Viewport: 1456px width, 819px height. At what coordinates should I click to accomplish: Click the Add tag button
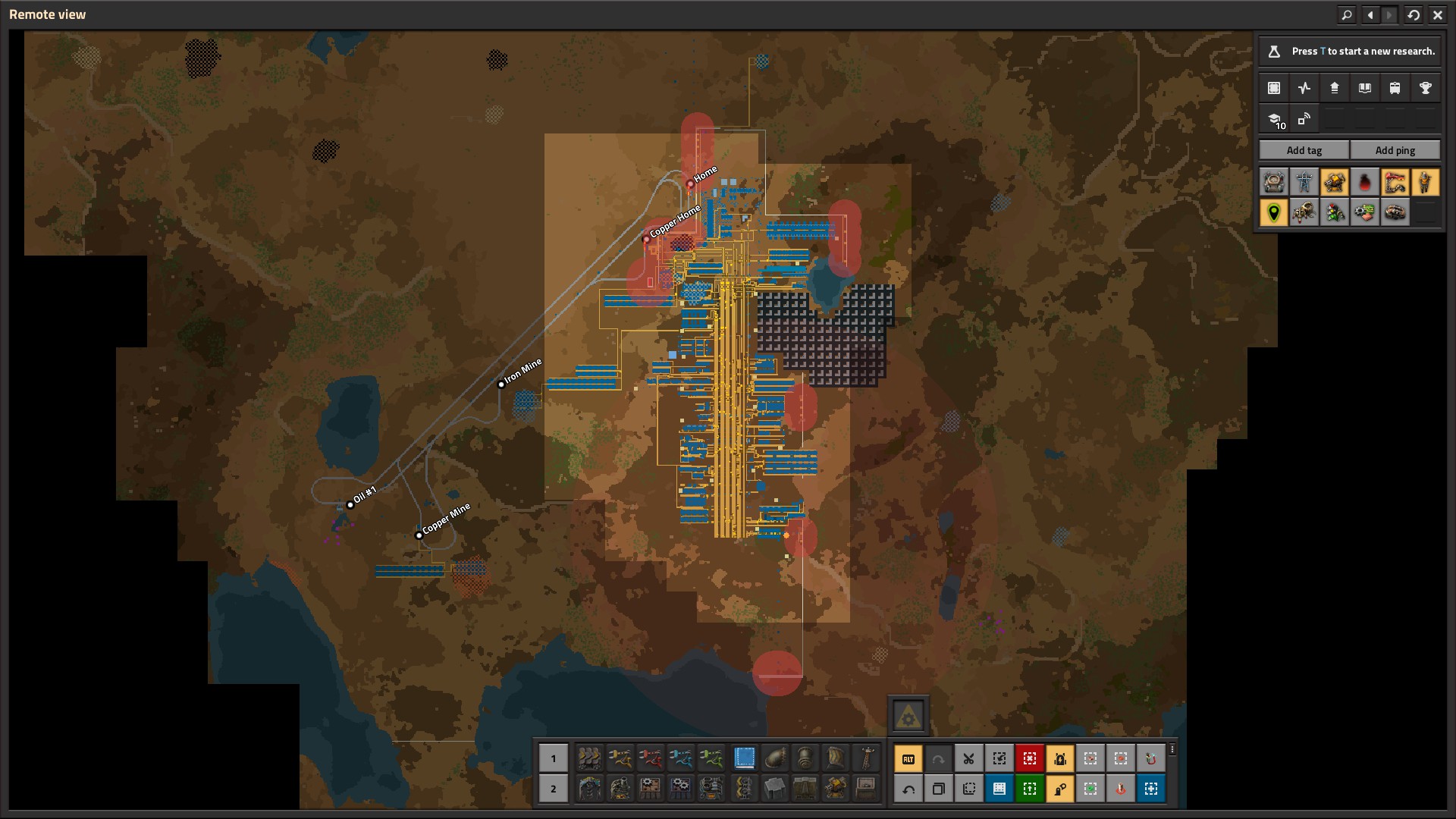1304,150
